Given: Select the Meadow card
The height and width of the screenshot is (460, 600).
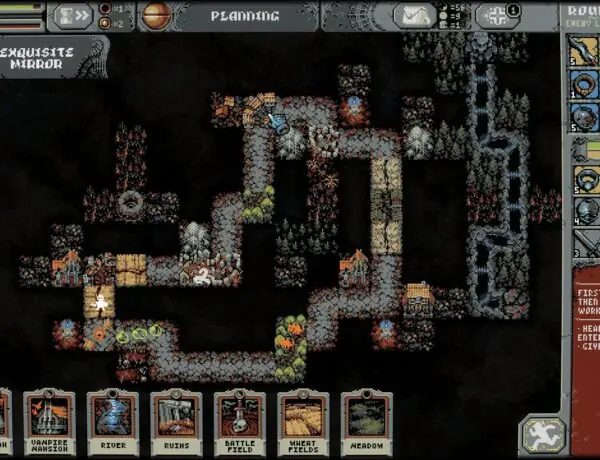Looking at the screenshot, I should click(366, 421).
